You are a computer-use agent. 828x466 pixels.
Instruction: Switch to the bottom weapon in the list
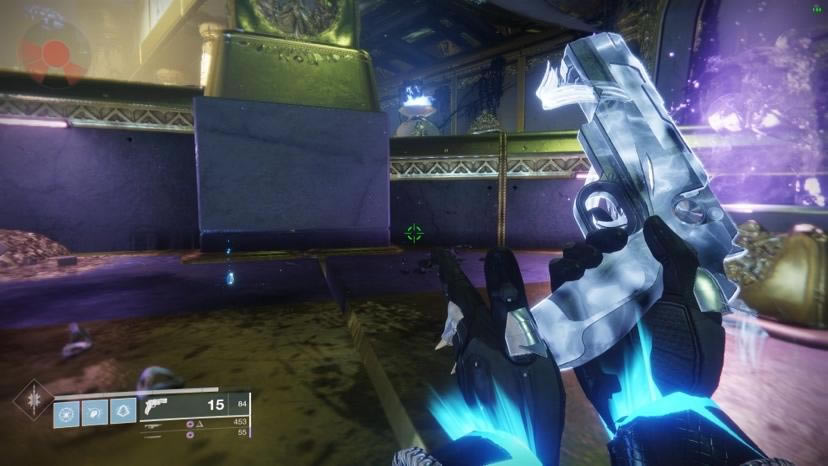(x=153, y=435)
